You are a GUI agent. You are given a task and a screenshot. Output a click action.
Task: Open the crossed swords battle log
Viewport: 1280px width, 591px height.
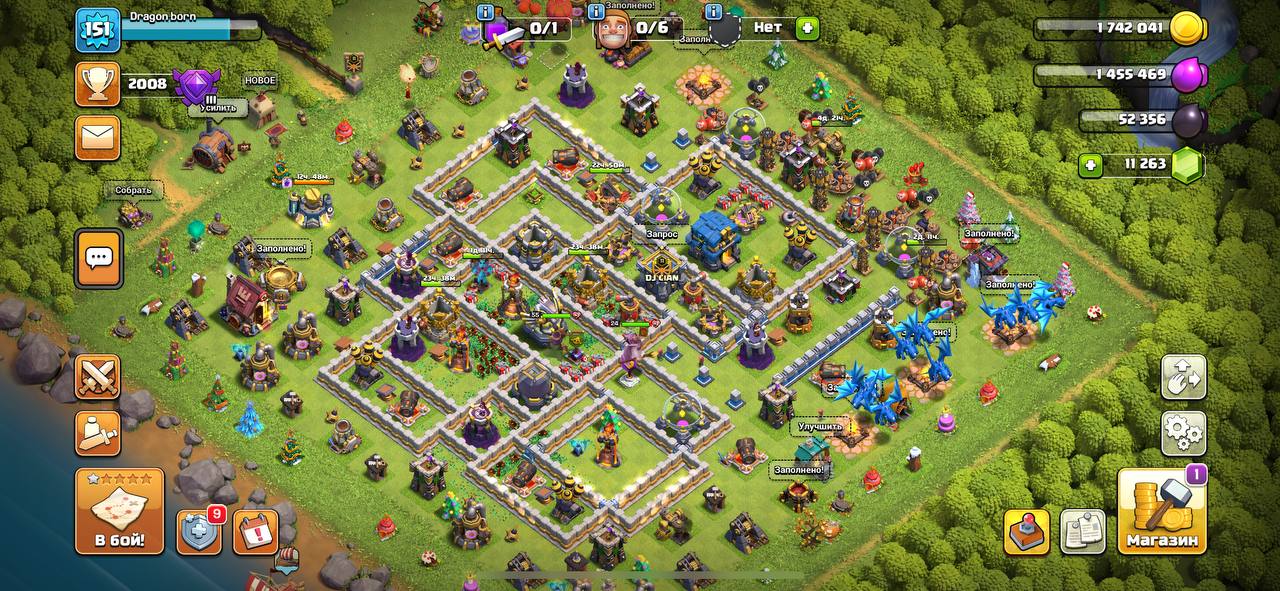click(97, 377)
